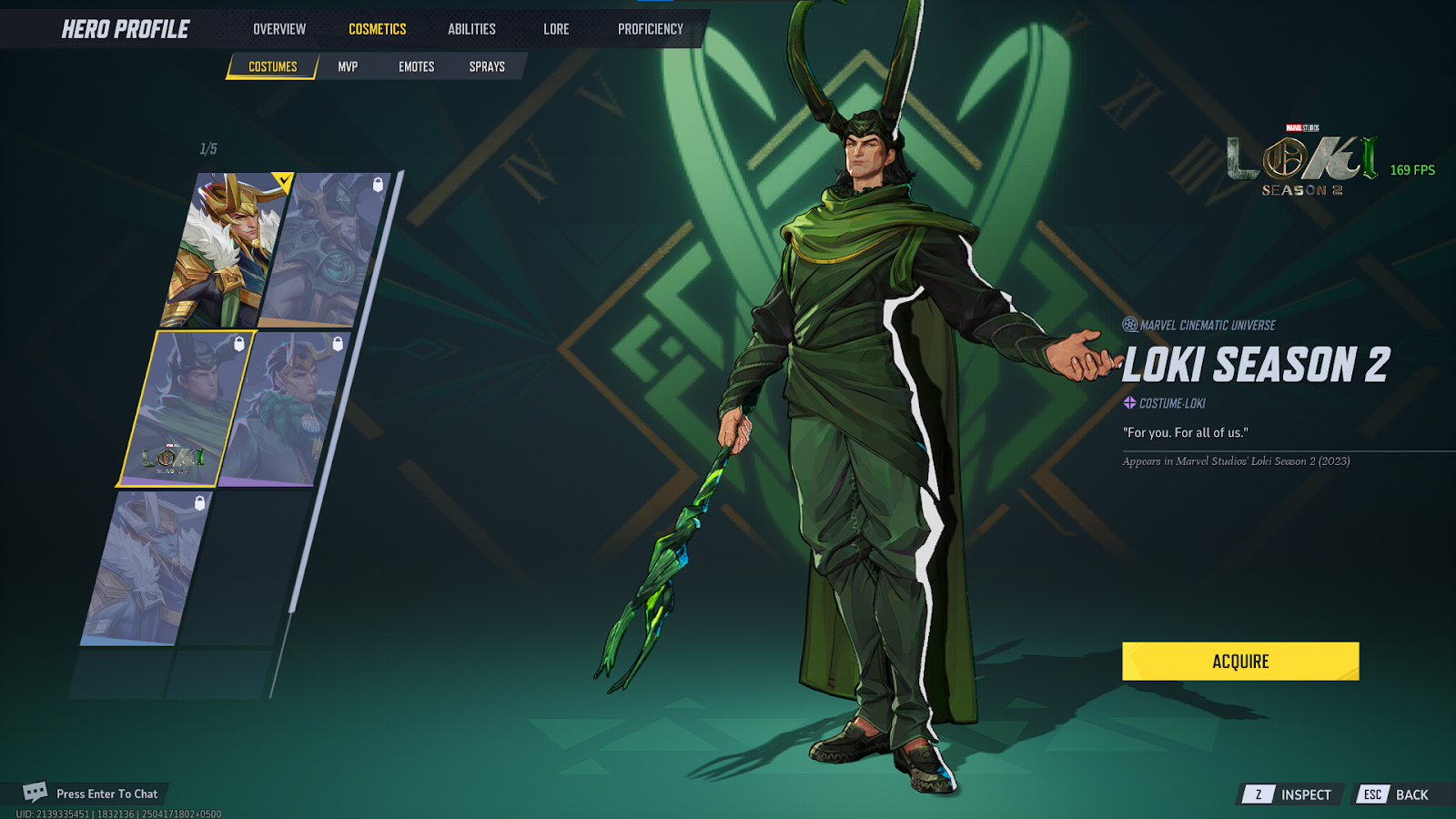Select the Loki Season 2 costume thumbnail

pyautogui.click(x=185, y=409)
